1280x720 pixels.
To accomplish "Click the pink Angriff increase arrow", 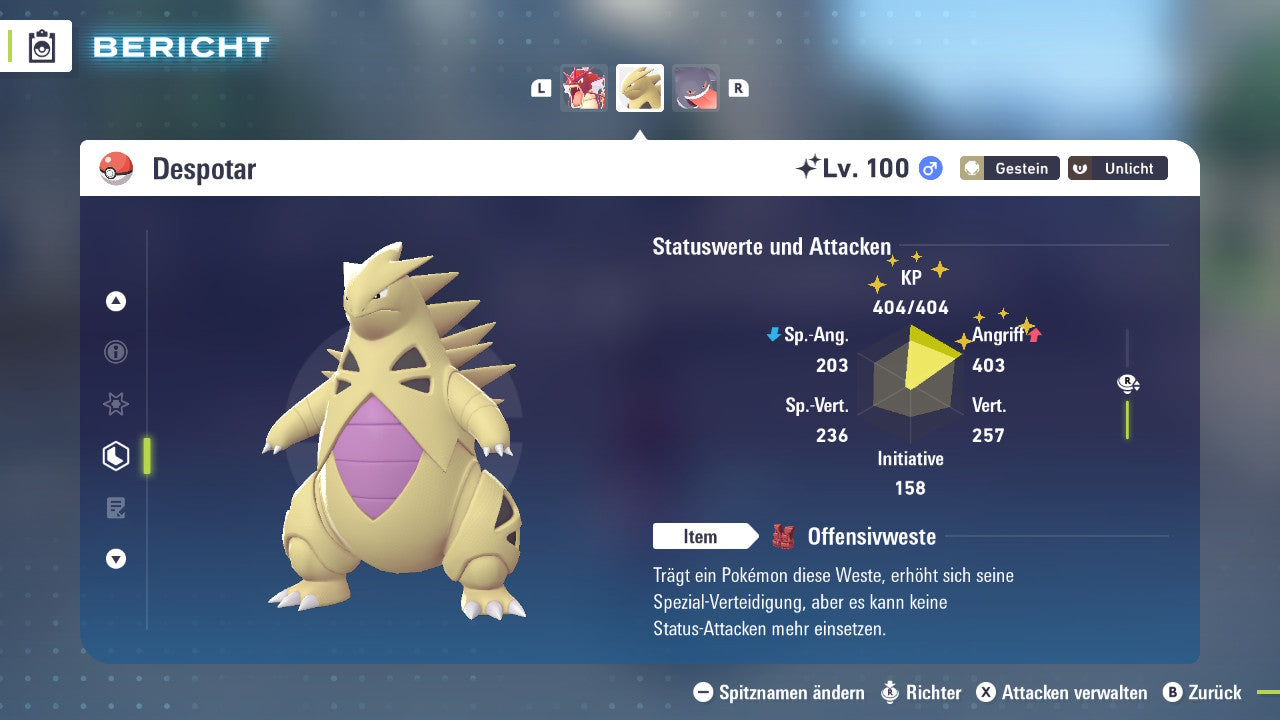I will (1033, 335).
